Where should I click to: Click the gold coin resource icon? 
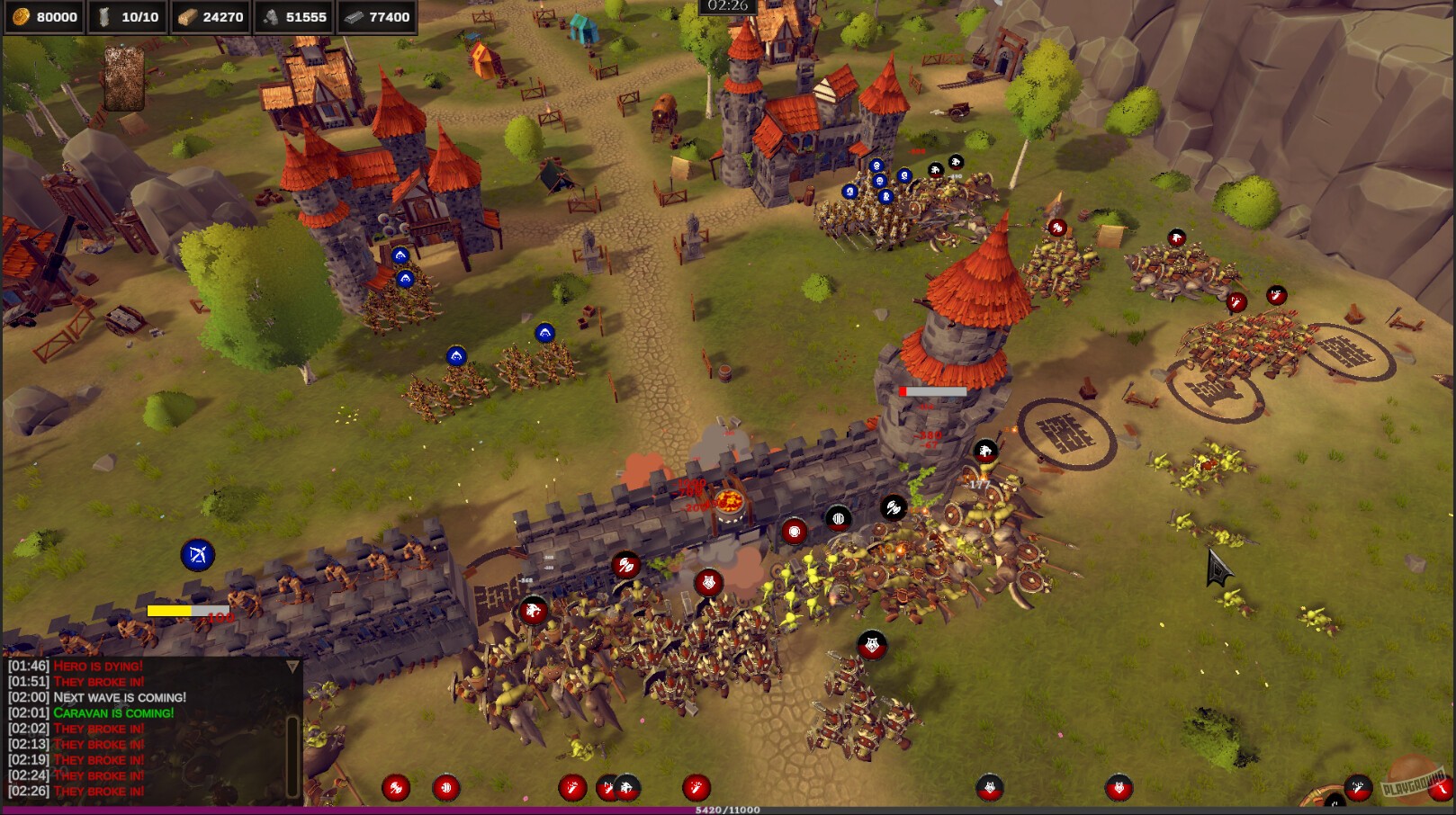click(x=20, y=16)
